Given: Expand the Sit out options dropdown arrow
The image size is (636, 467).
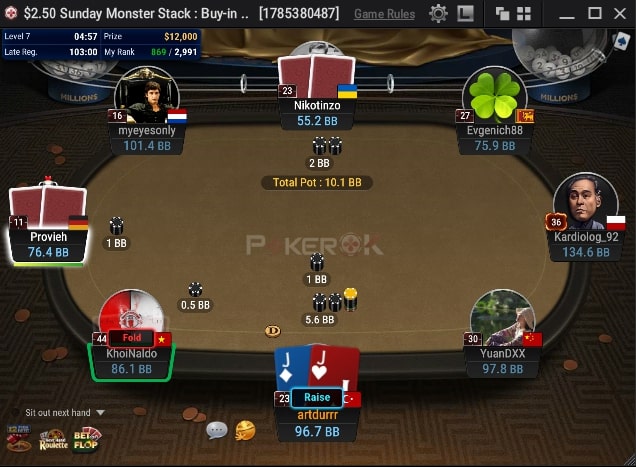Looking at the screenshot, I should click(x=100, y=412).
